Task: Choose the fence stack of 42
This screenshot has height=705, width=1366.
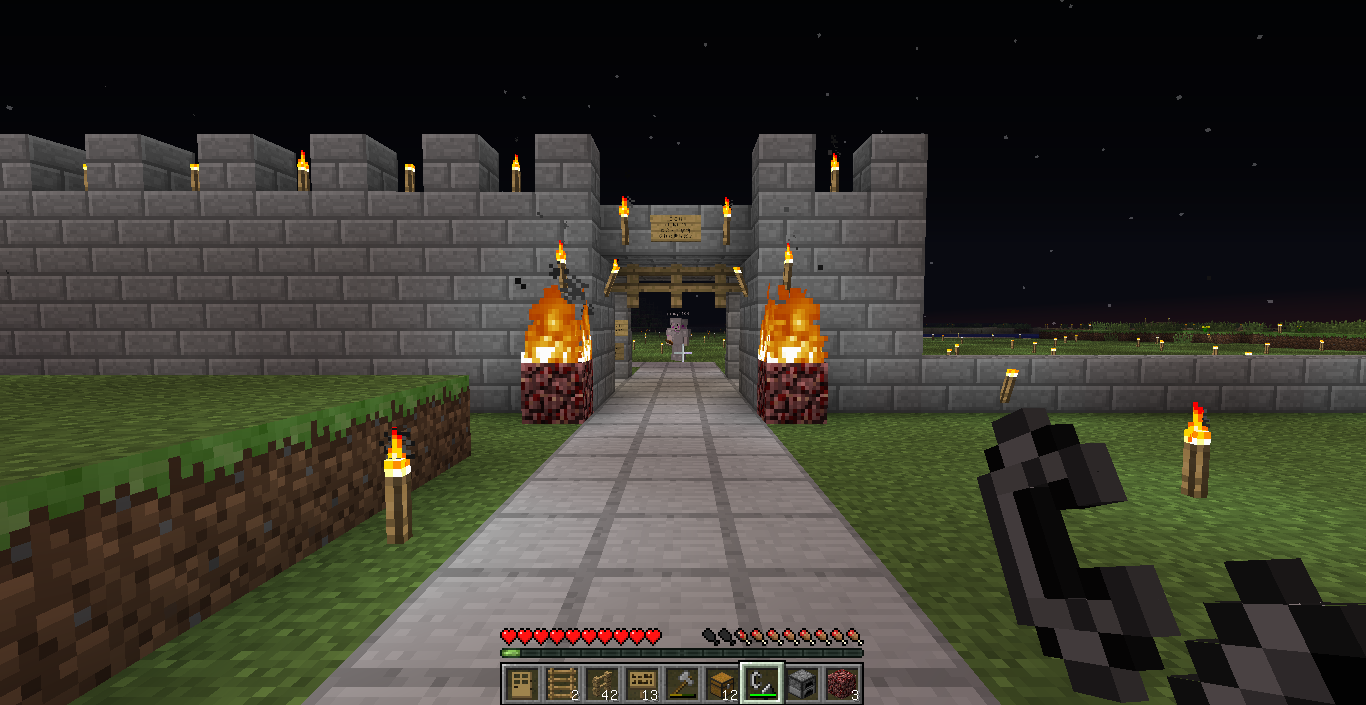Action: tap(601, 684)
